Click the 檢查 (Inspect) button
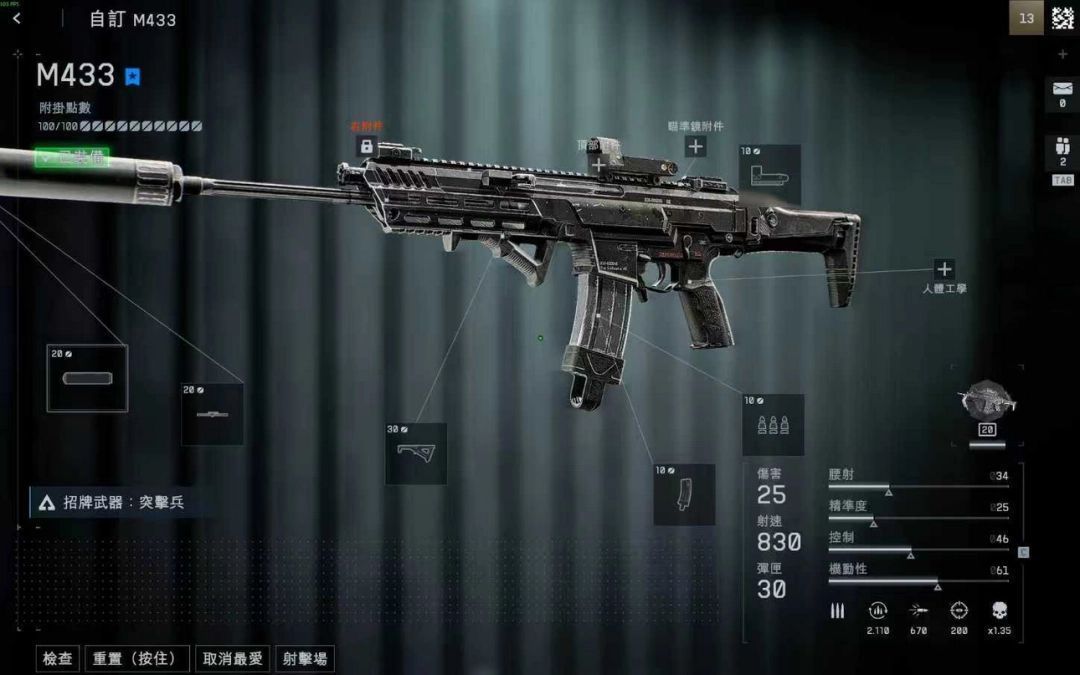The height and width of the screenshot is (675, 1080). (x=58, y=659)
